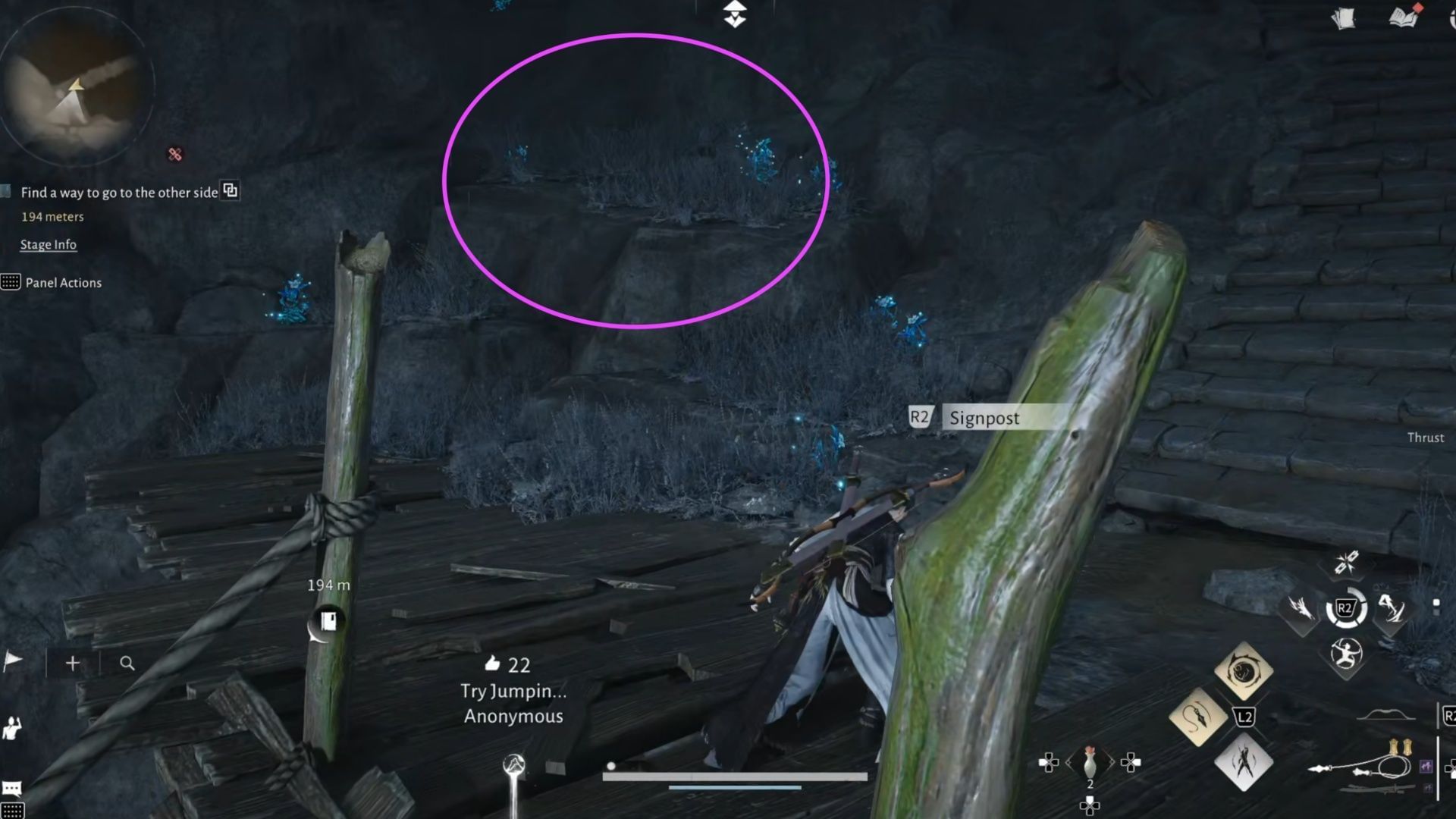The width and height of the screenshot is (1456, 819).
Task: Activate the martial stance skill below the R2 wheel
Action: [x=1346, y=654]
